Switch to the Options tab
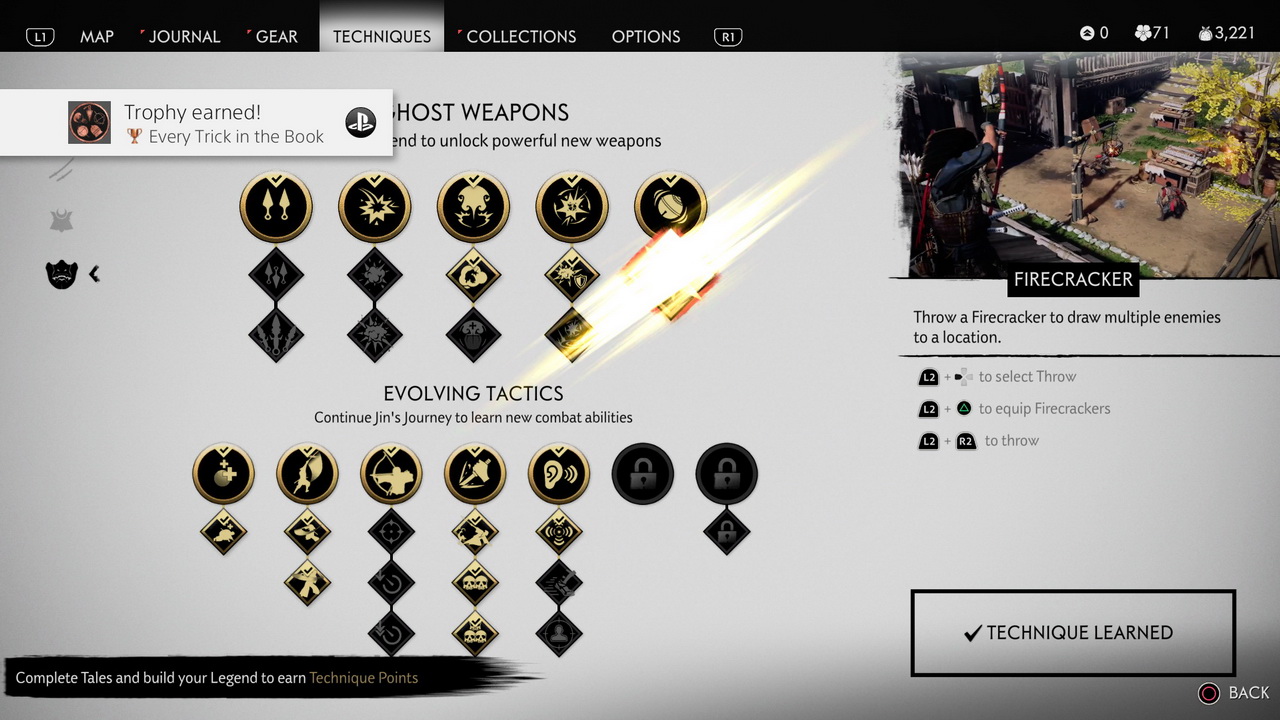Image resolution: width=1280 pixels, height=720 pixels. (x=646, y=36)
